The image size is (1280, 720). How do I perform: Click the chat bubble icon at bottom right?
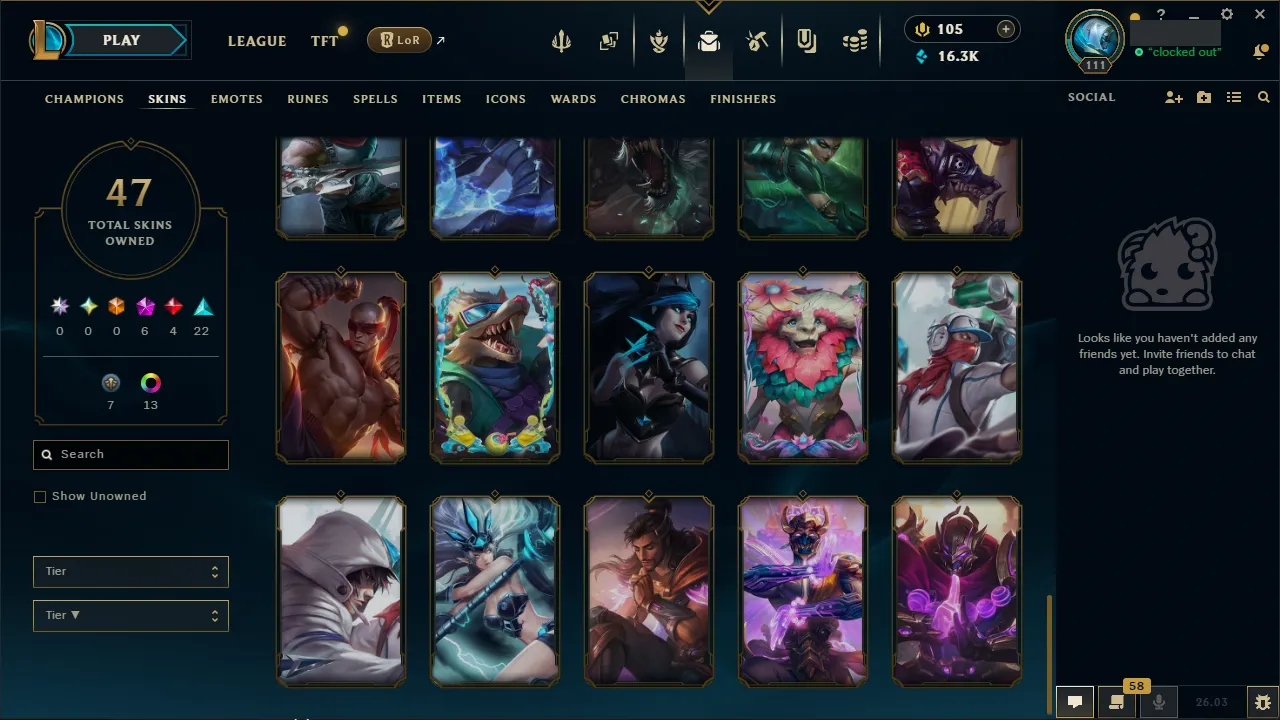pyautogui.click(x=1075, y=701)
